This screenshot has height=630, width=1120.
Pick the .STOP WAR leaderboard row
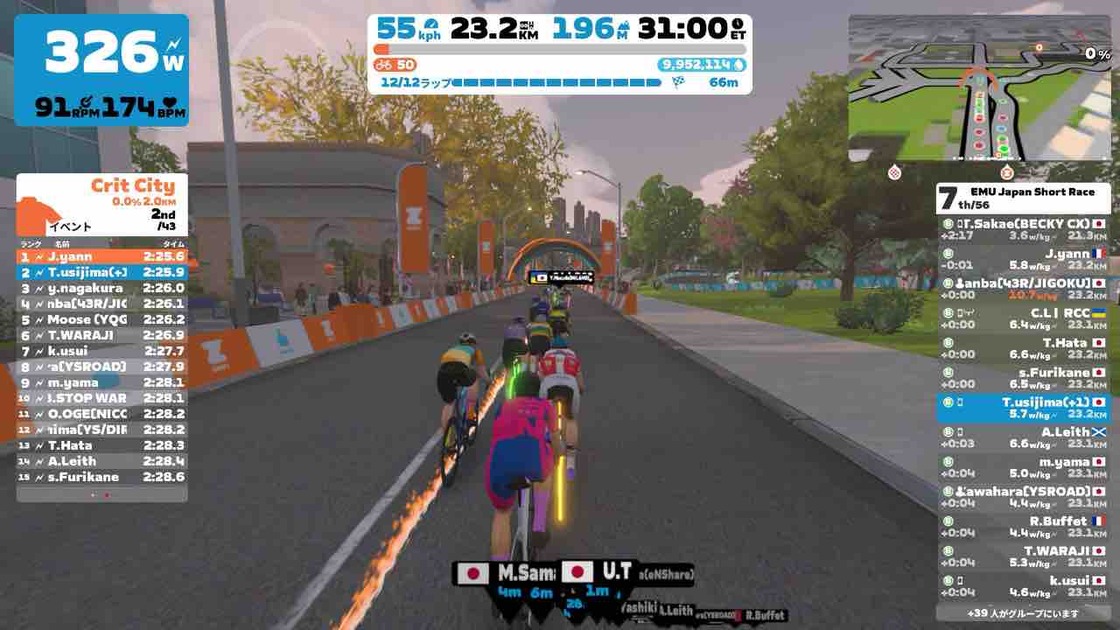tap(102, 398)
